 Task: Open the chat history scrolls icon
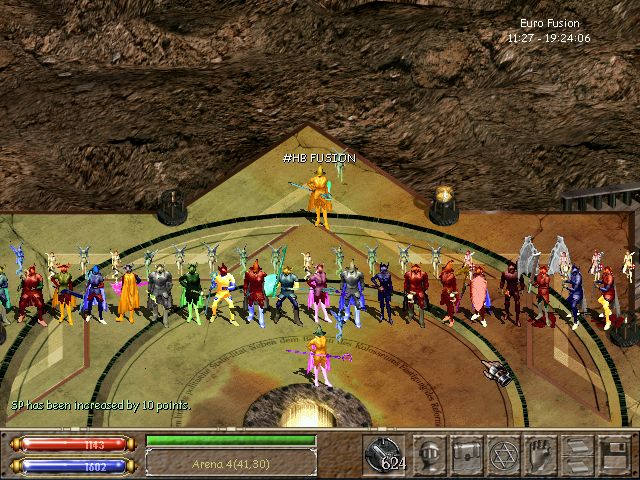click(577, 455)
